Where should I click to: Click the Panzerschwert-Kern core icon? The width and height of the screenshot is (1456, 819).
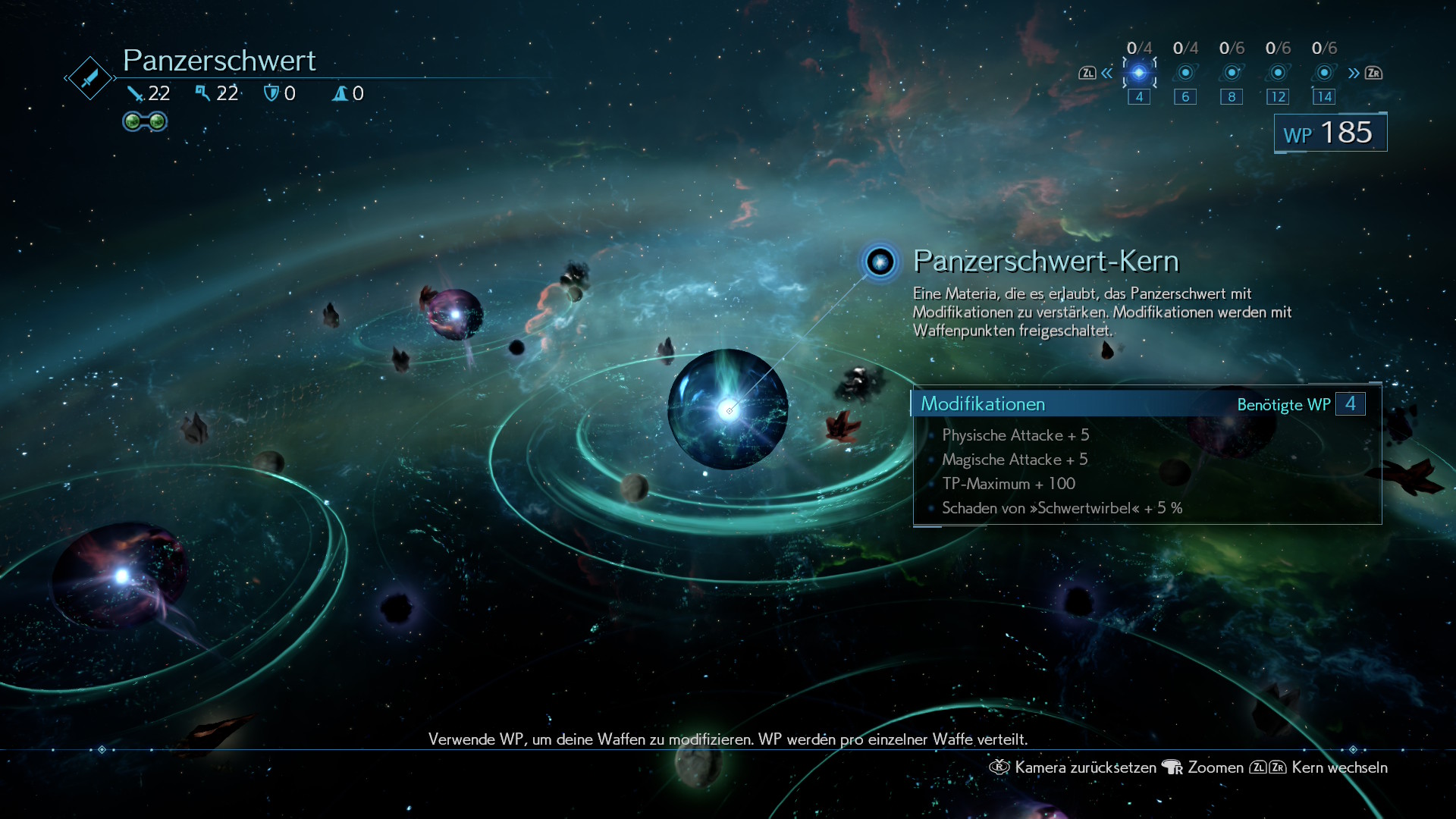[880, 262]
